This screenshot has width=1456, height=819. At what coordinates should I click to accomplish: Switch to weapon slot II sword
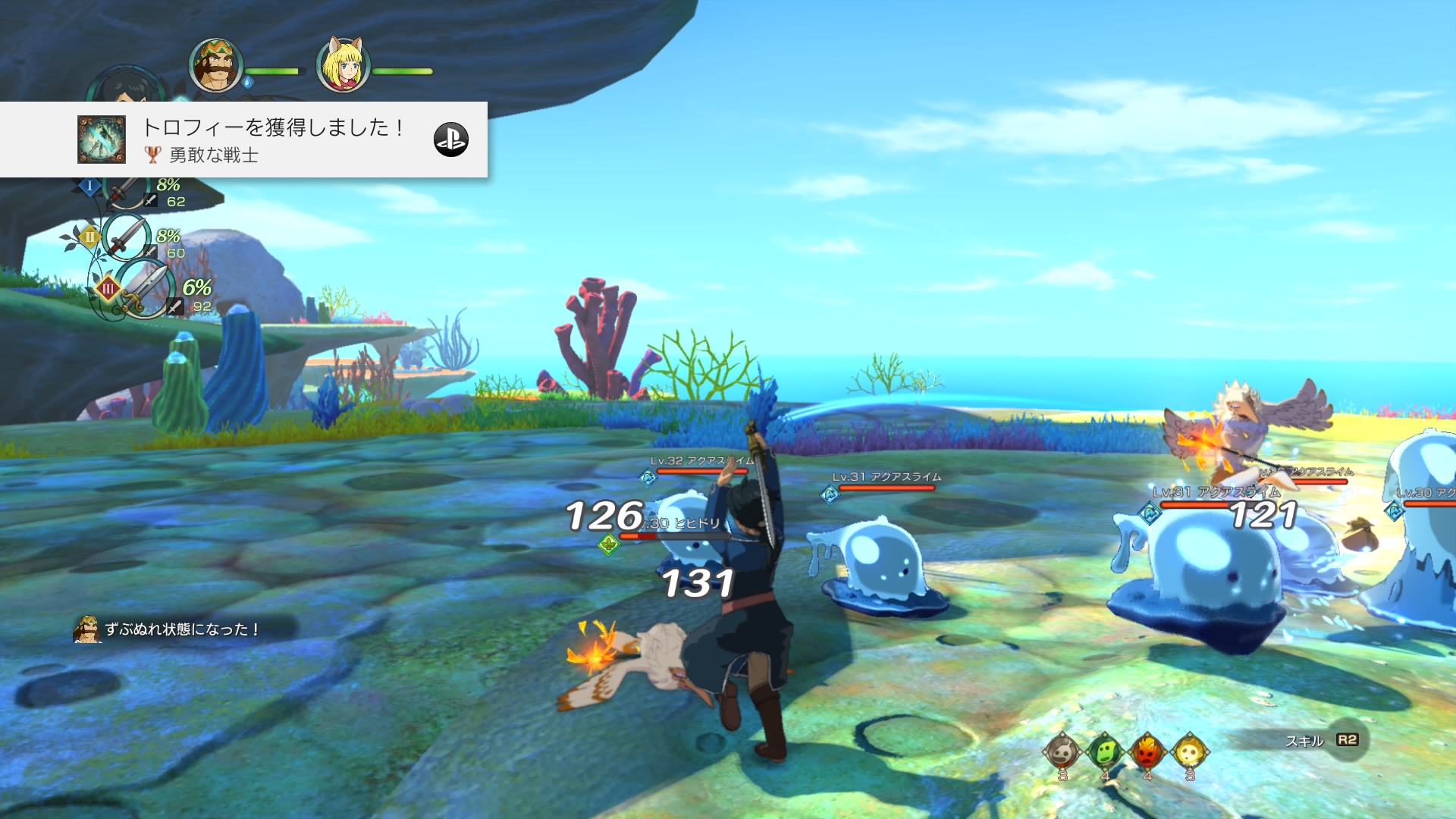124,237
